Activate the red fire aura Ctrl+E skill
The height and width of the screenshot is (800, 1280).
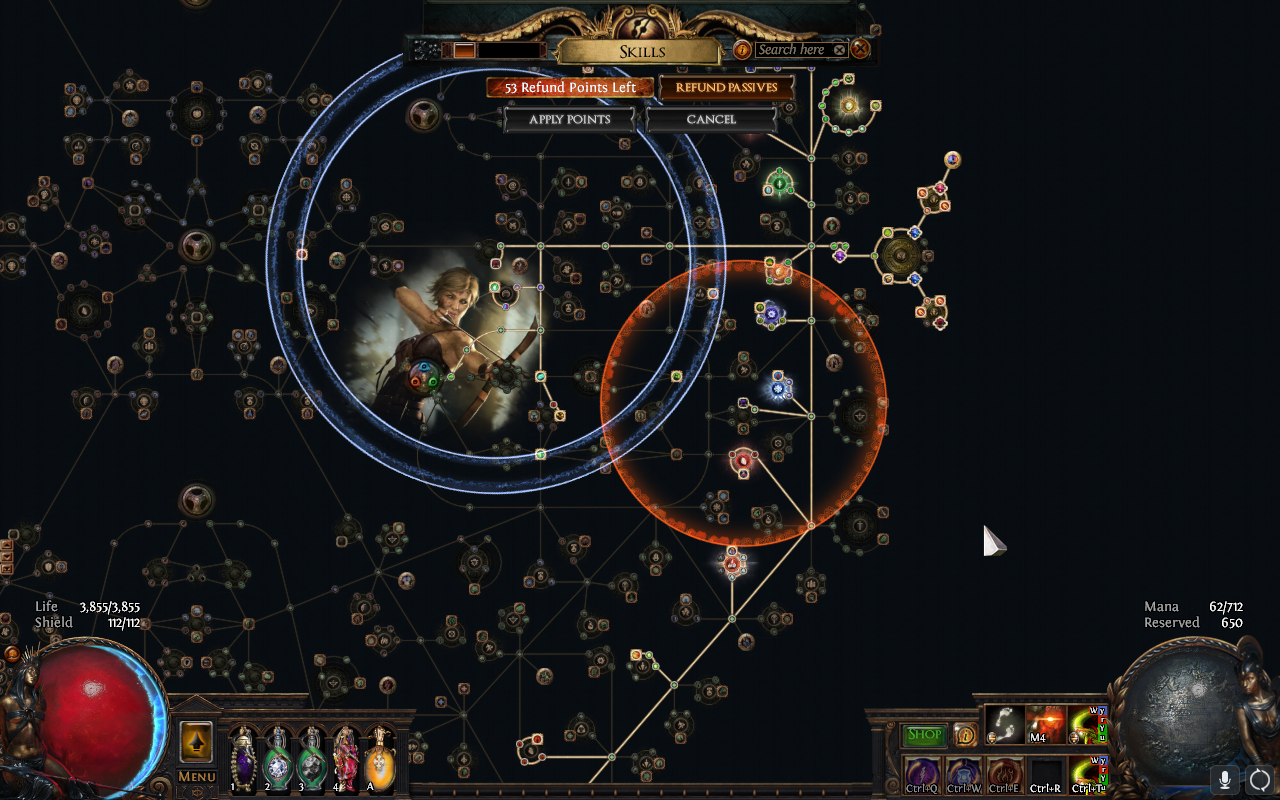(1005, 773)
